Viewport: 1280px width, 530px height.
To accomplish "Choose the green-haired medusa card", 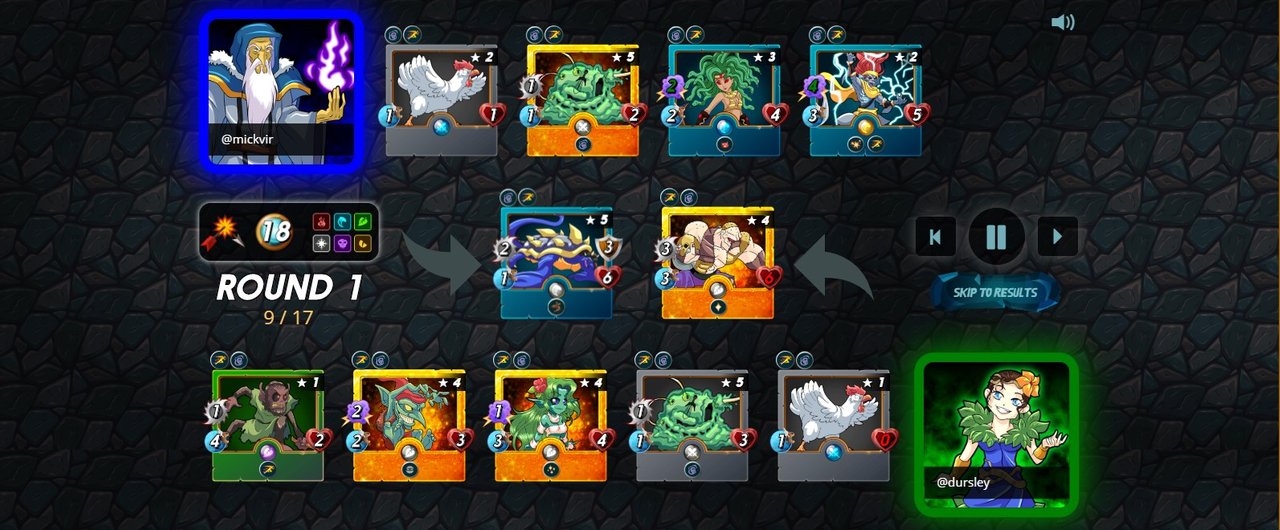I will 724,100.
